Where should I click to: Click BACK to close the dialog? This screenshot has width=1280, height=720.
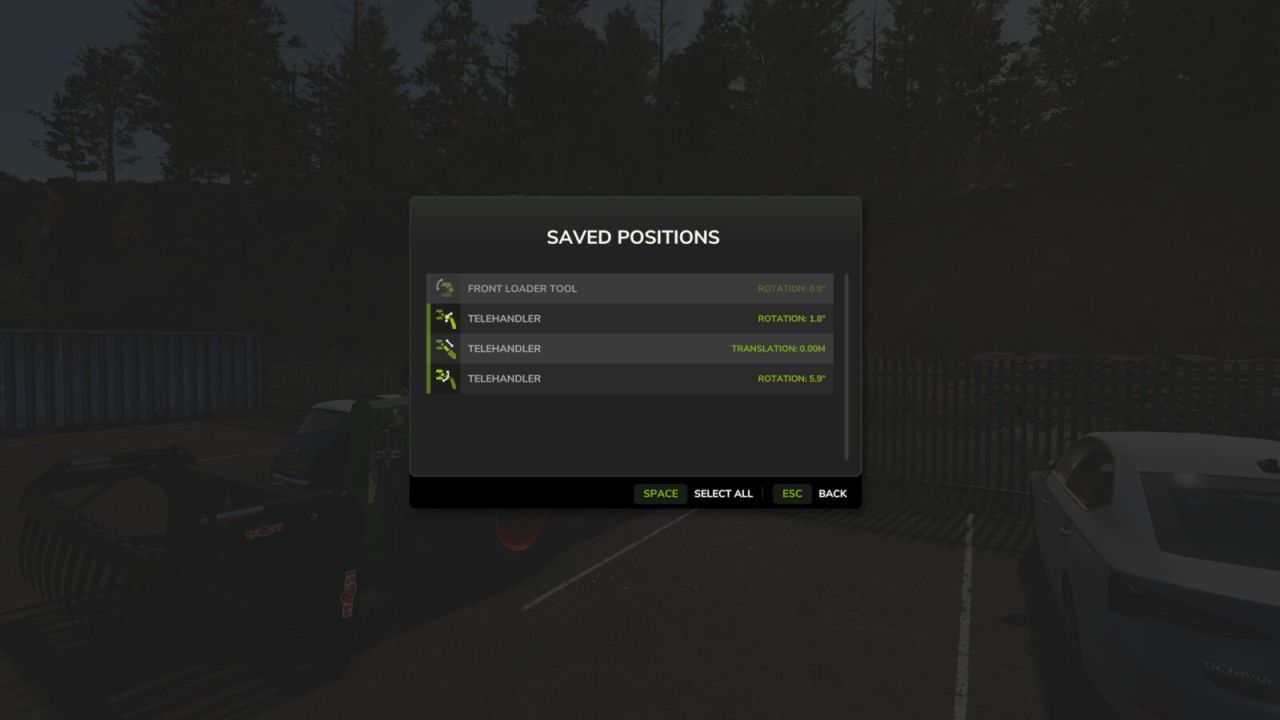(832, 493)
